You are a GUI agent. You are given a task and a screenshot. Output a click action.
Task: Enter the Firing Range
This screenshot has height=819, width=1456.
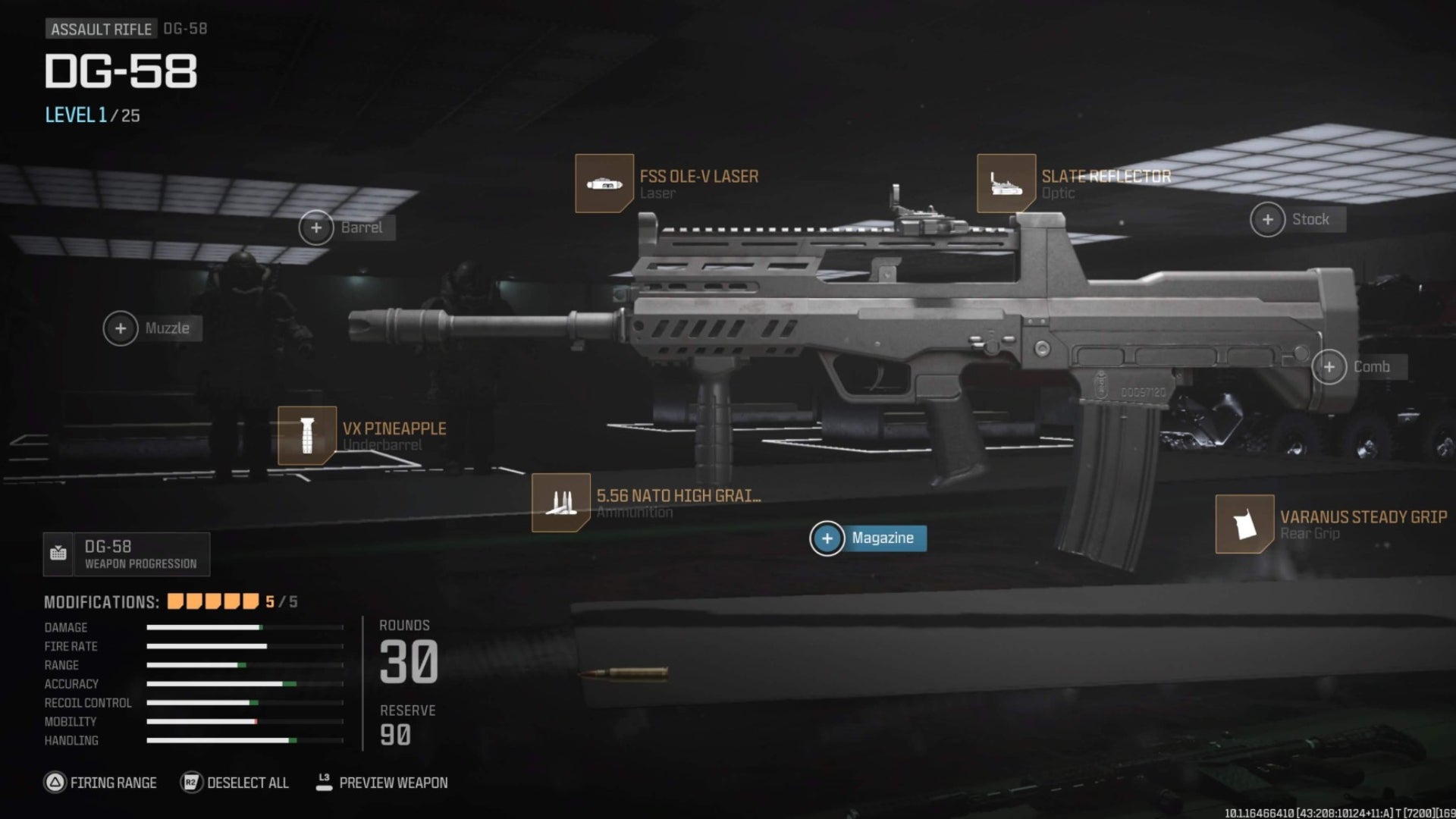[x=102, y=783]
